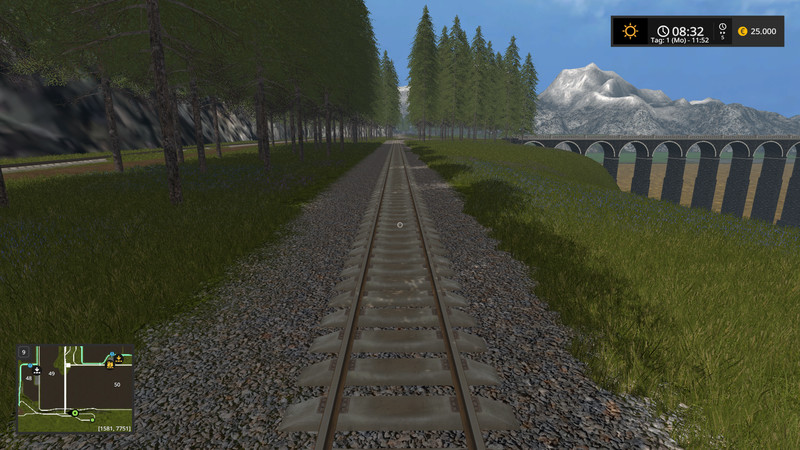This screenshot has width=800, height=450.
Task: Select the green player marker on the minimap
Action: tap(73, 413)
